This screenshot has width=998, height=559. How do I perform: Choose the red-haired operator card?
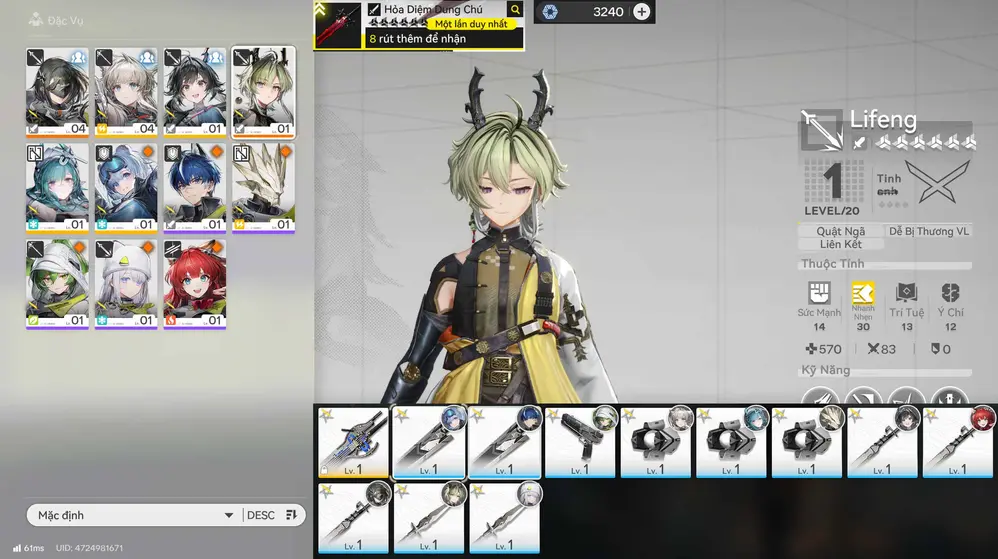pos(195,284)
